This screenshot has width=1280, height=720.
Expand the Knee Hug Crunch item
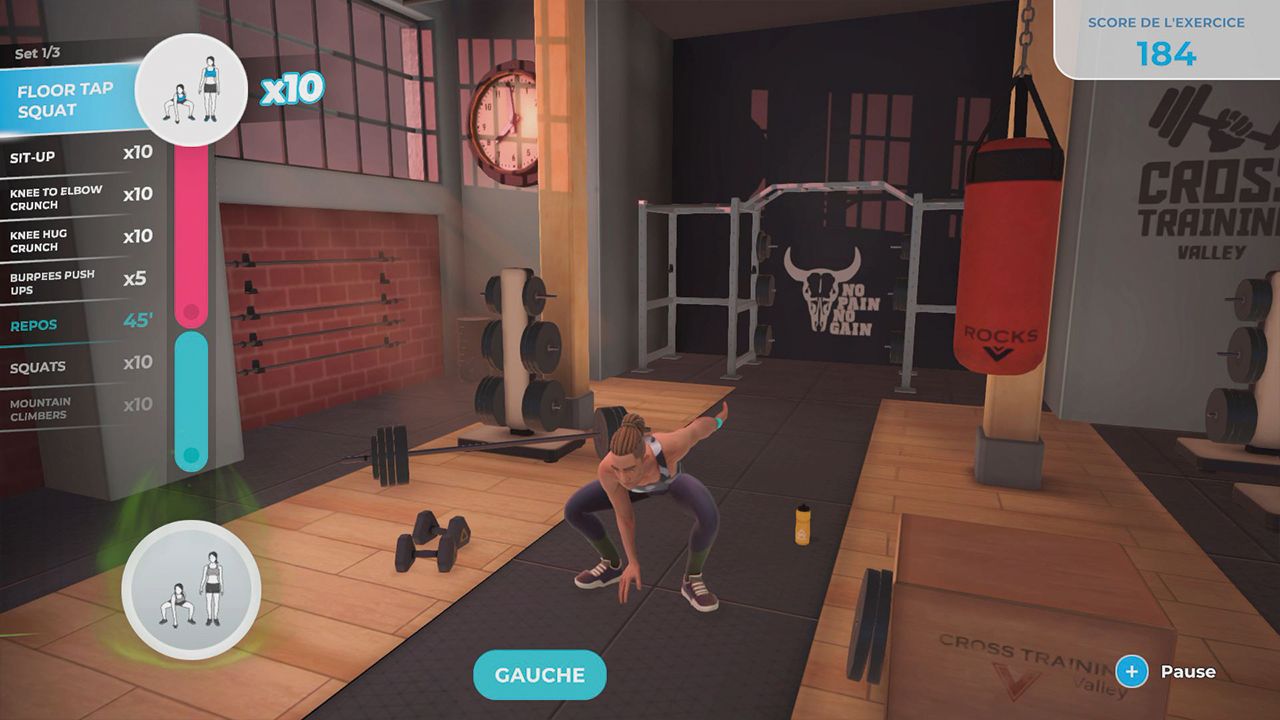pos(70,240)
